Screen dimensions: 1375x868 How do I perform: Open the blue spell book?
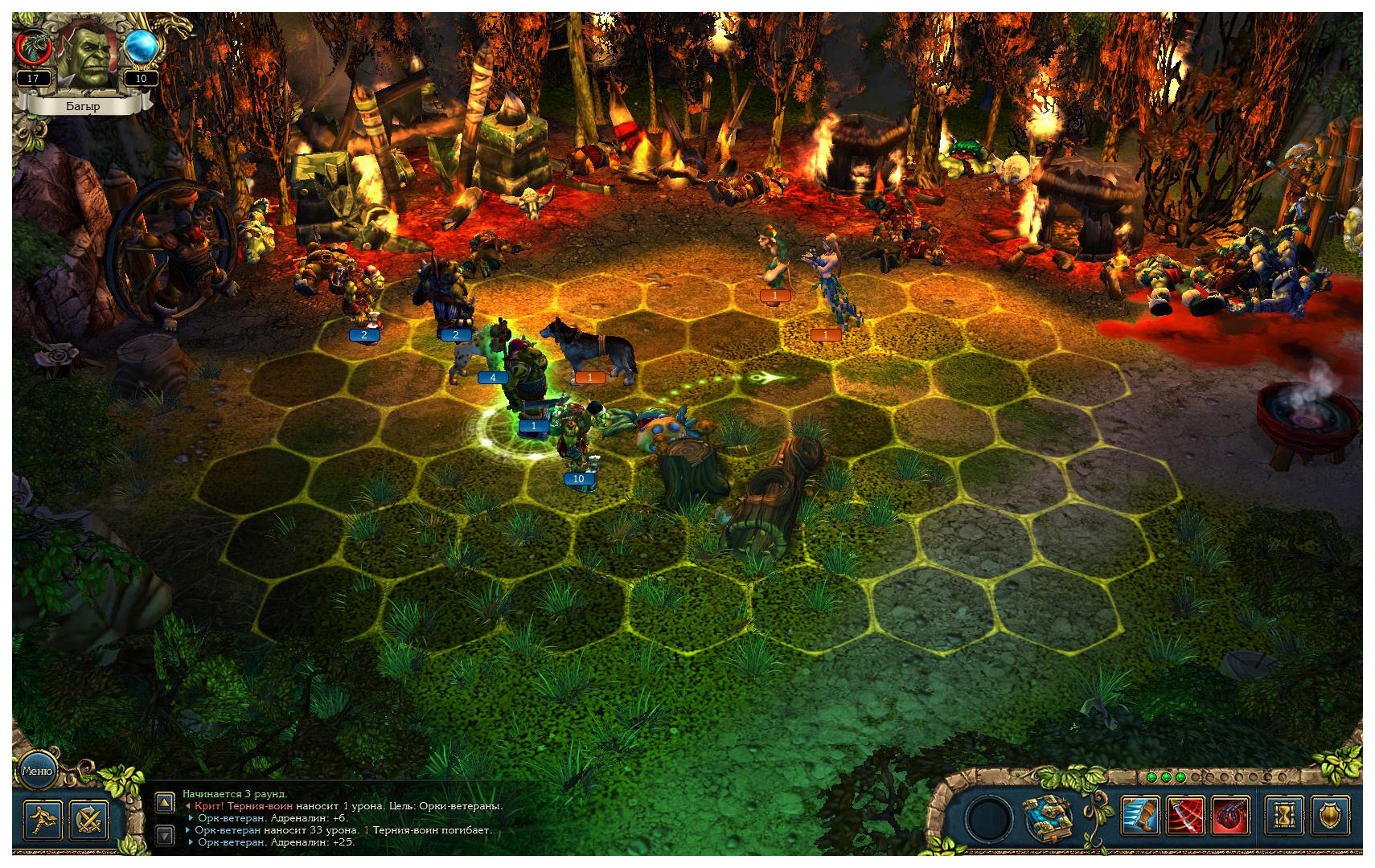point(1046,817)
